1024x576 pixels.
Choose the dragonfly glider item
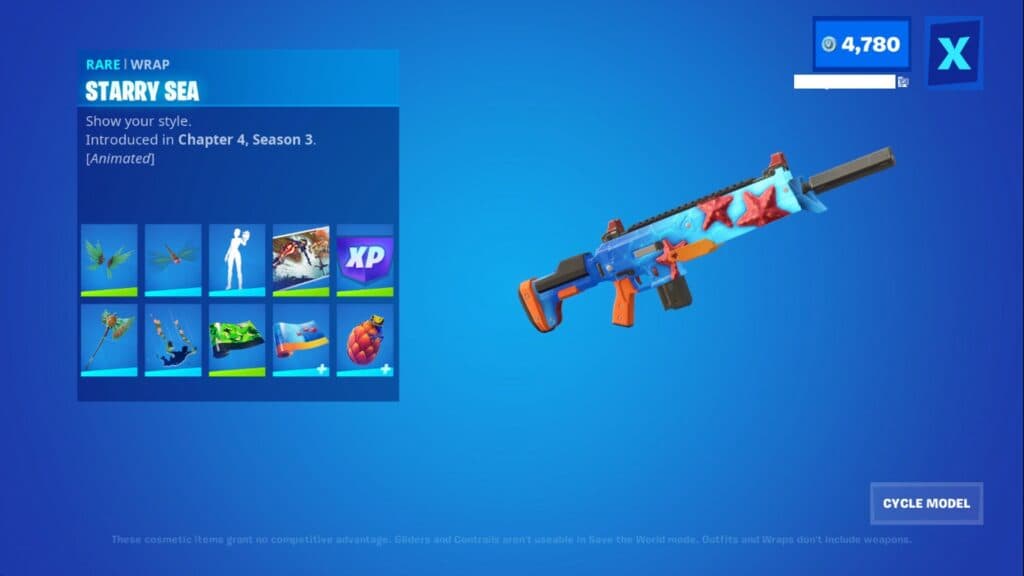pos(173,260)
